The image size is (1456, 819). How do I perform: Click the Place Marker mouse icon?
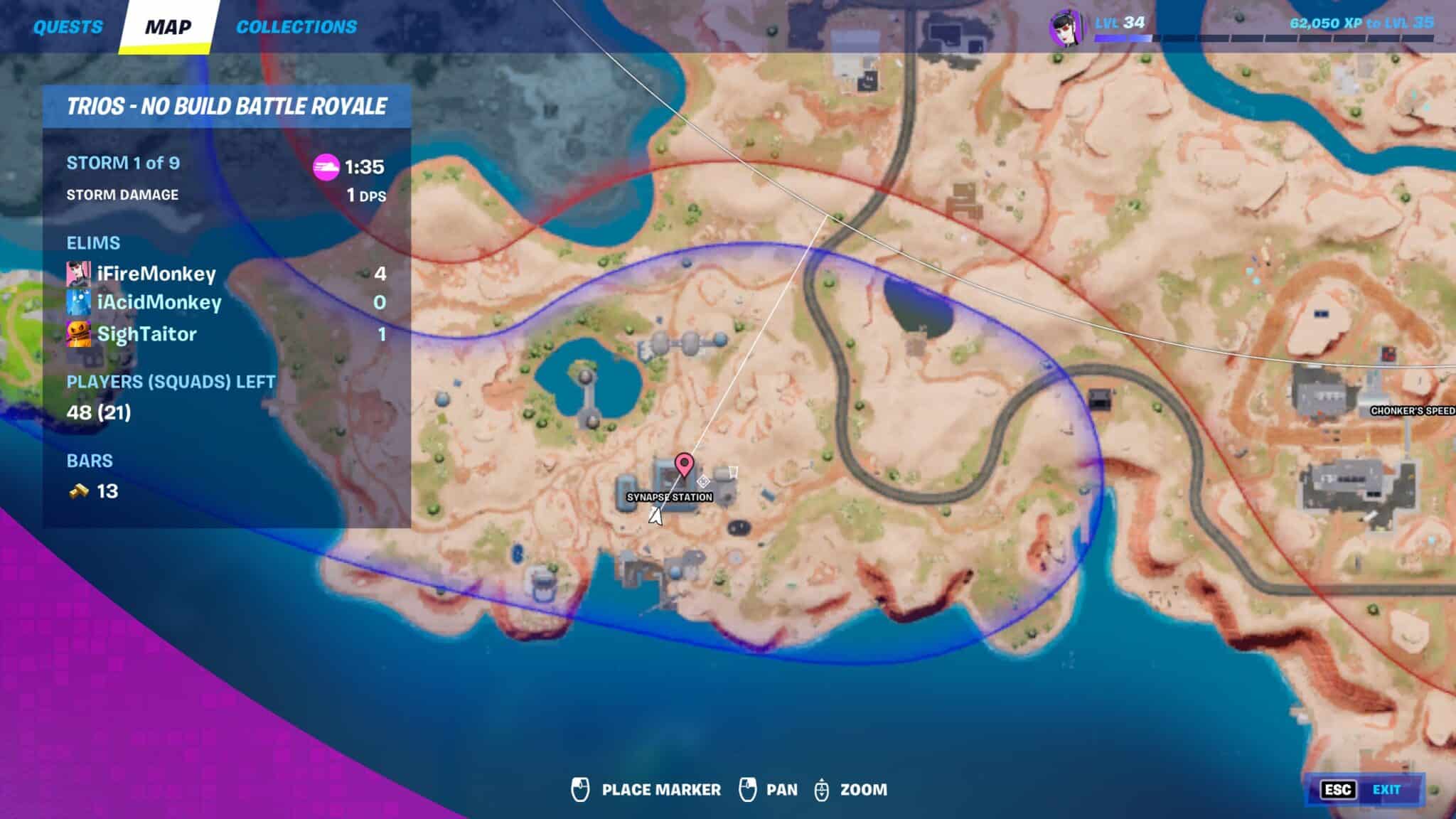(579, 789)
